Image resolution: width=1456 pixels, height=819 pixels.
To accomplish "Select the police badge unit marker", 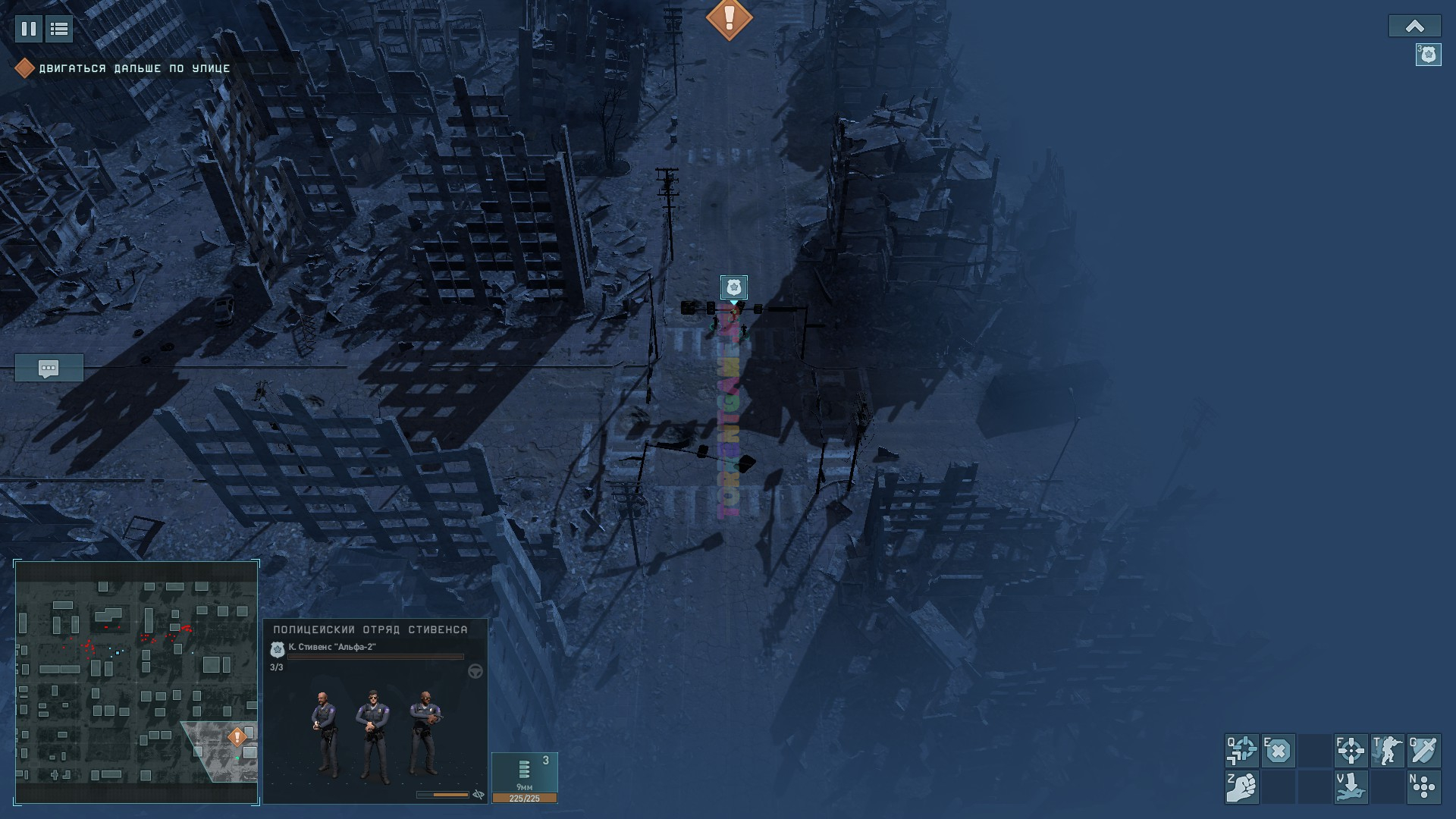I will [x=733, y=287].
